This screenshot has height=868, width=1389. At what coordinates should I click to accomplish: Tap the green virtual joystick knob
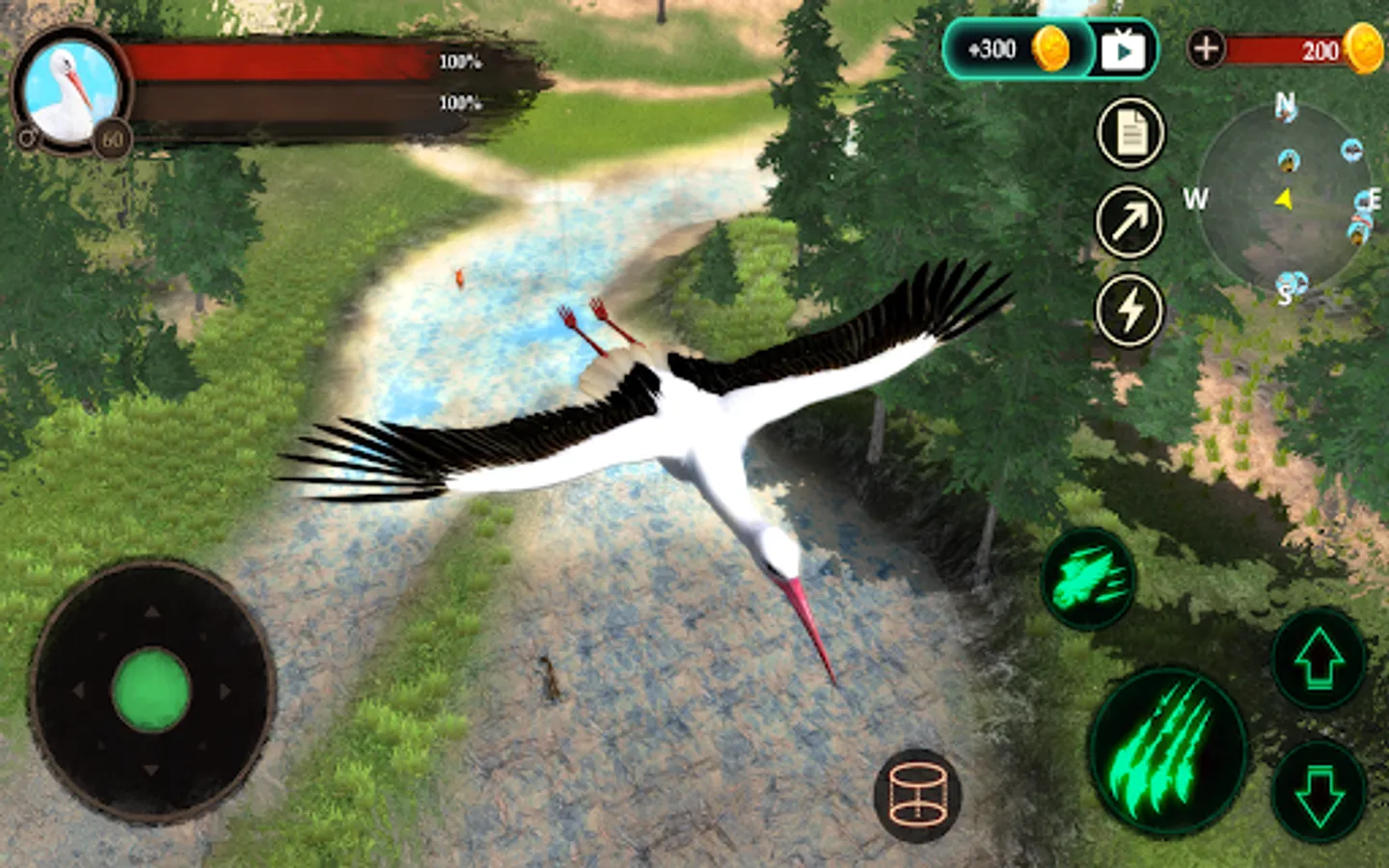pos(151,691)
